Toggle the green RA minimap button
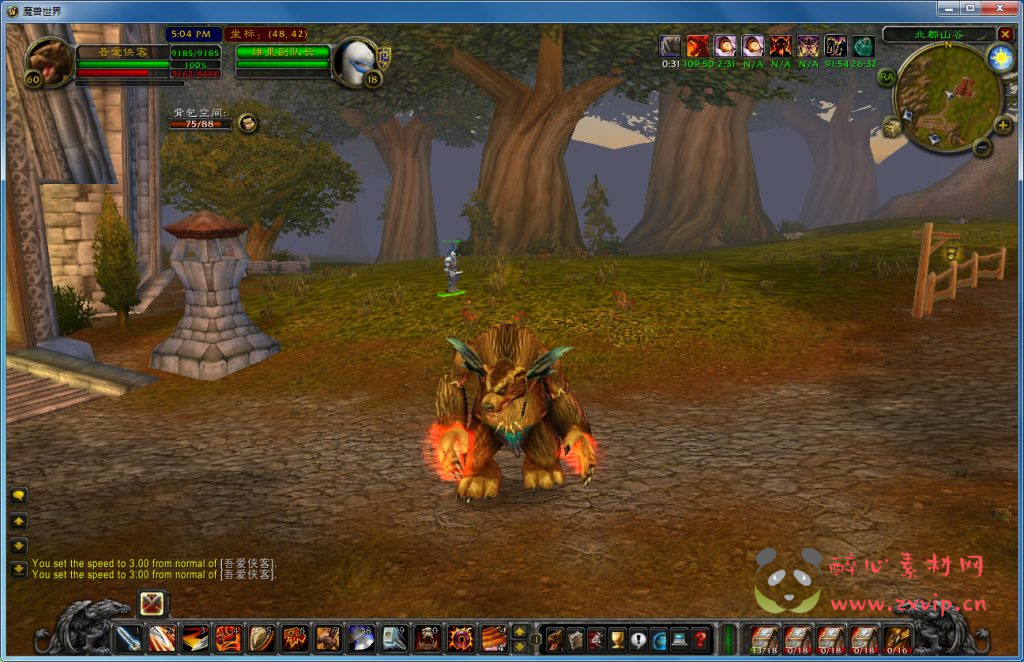This screenshot has width=1024, height=662. pyautogui.click(x=886, y=76)
